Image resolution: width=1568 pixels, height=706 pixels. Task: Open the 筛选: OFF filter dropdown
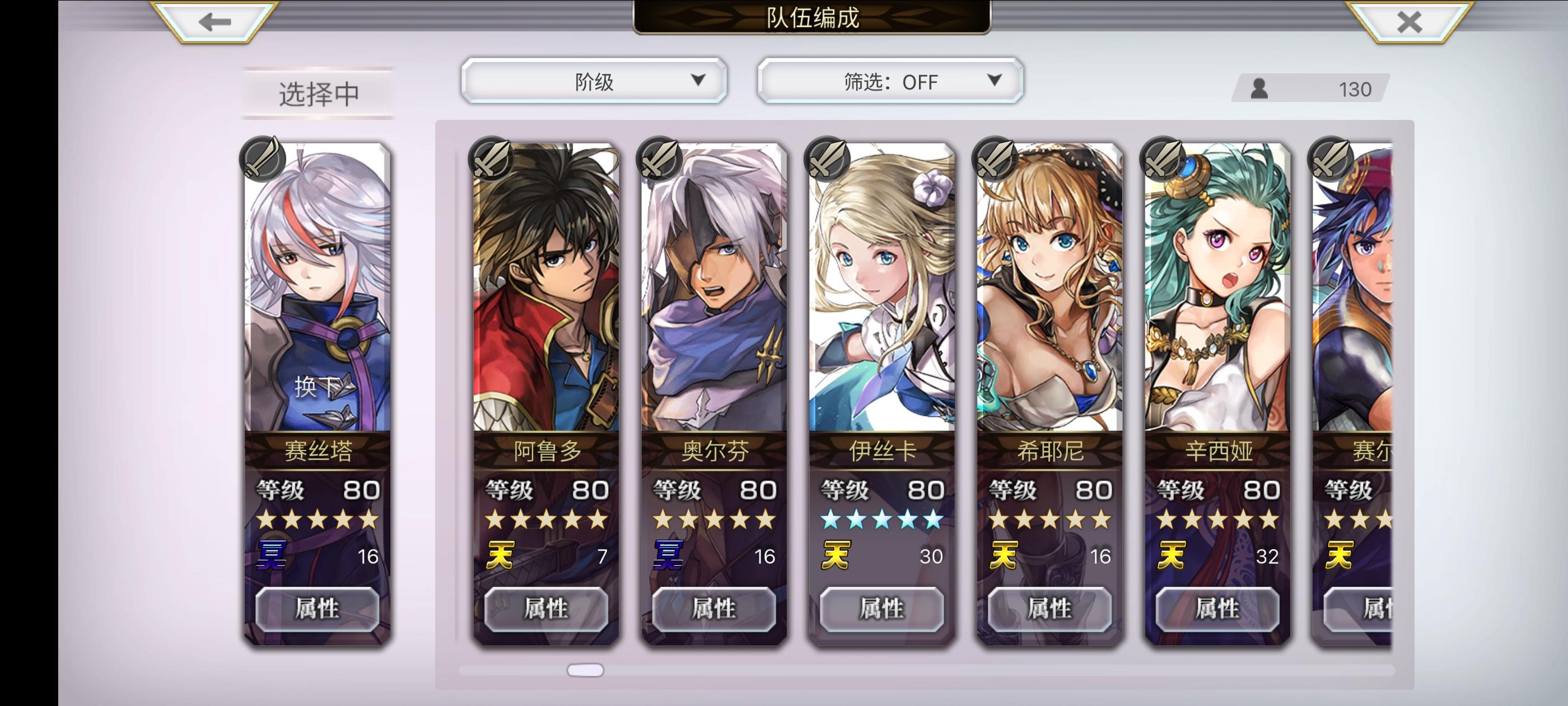click(889, 81)
